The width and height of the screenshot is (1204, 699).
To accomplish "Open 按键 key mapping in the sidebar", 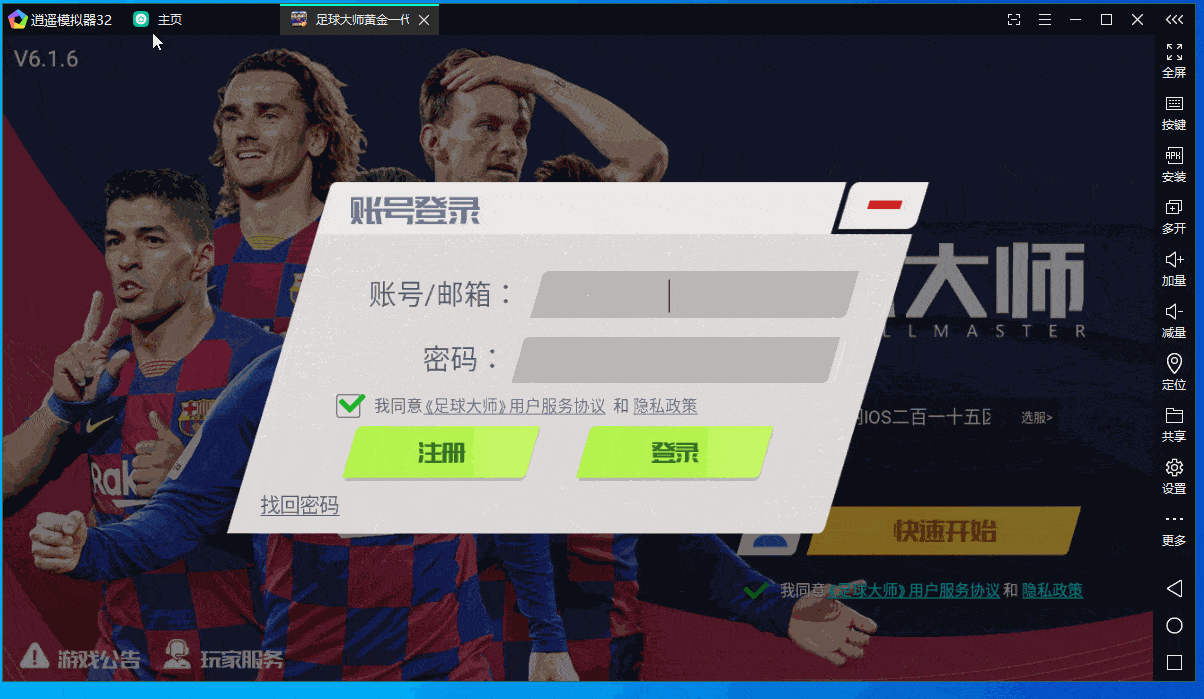I will tap(1174, 112).
